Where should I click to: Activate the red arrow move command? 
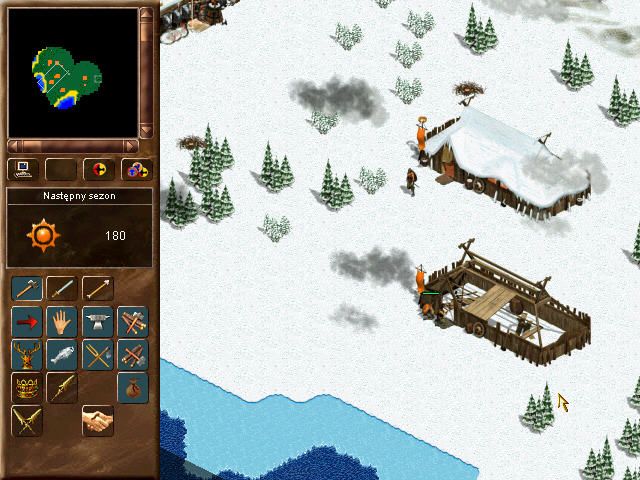click(x=27, y=322)
